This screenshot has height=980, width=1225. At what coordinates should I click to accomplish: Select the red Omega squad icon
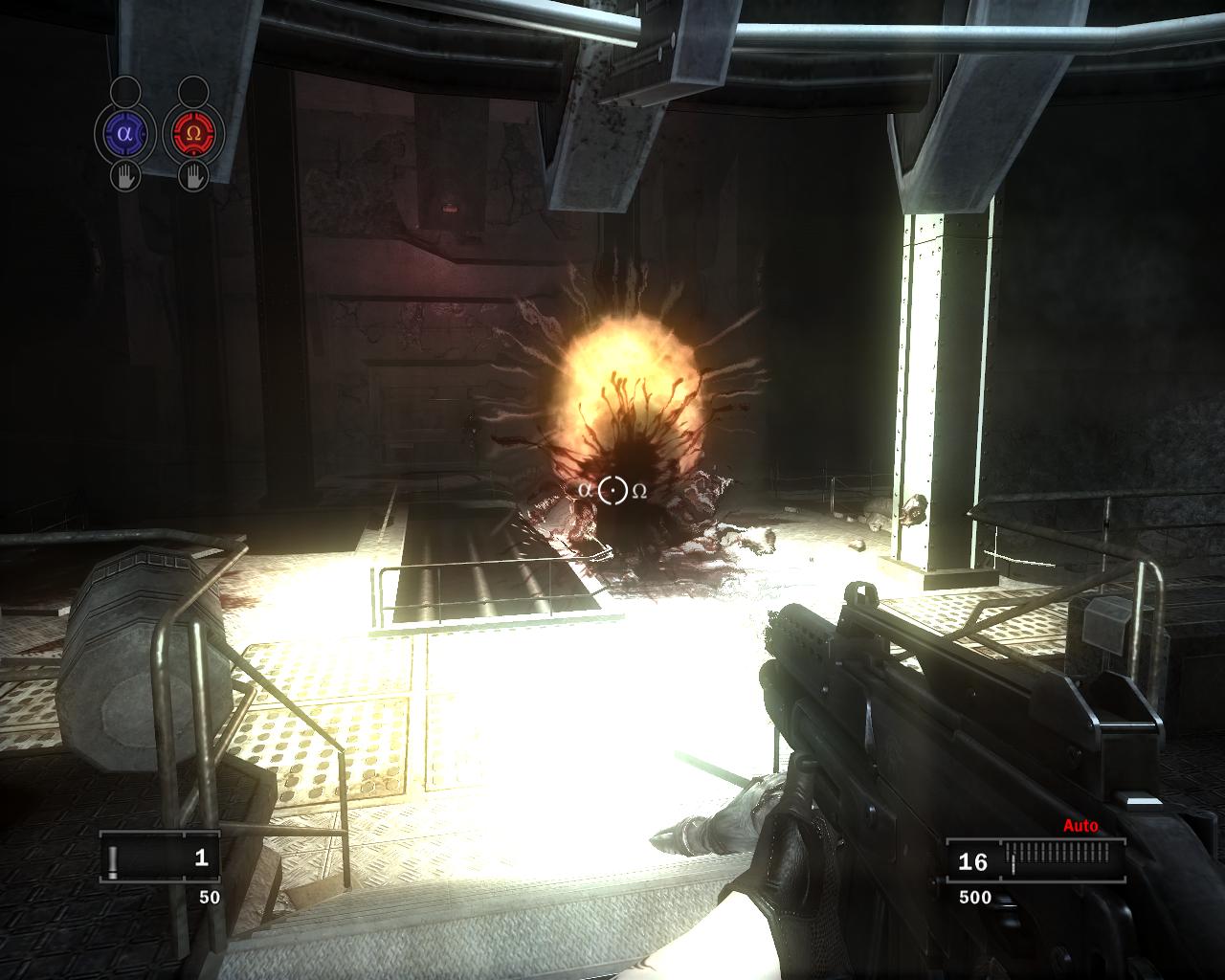tap(193, 134)
